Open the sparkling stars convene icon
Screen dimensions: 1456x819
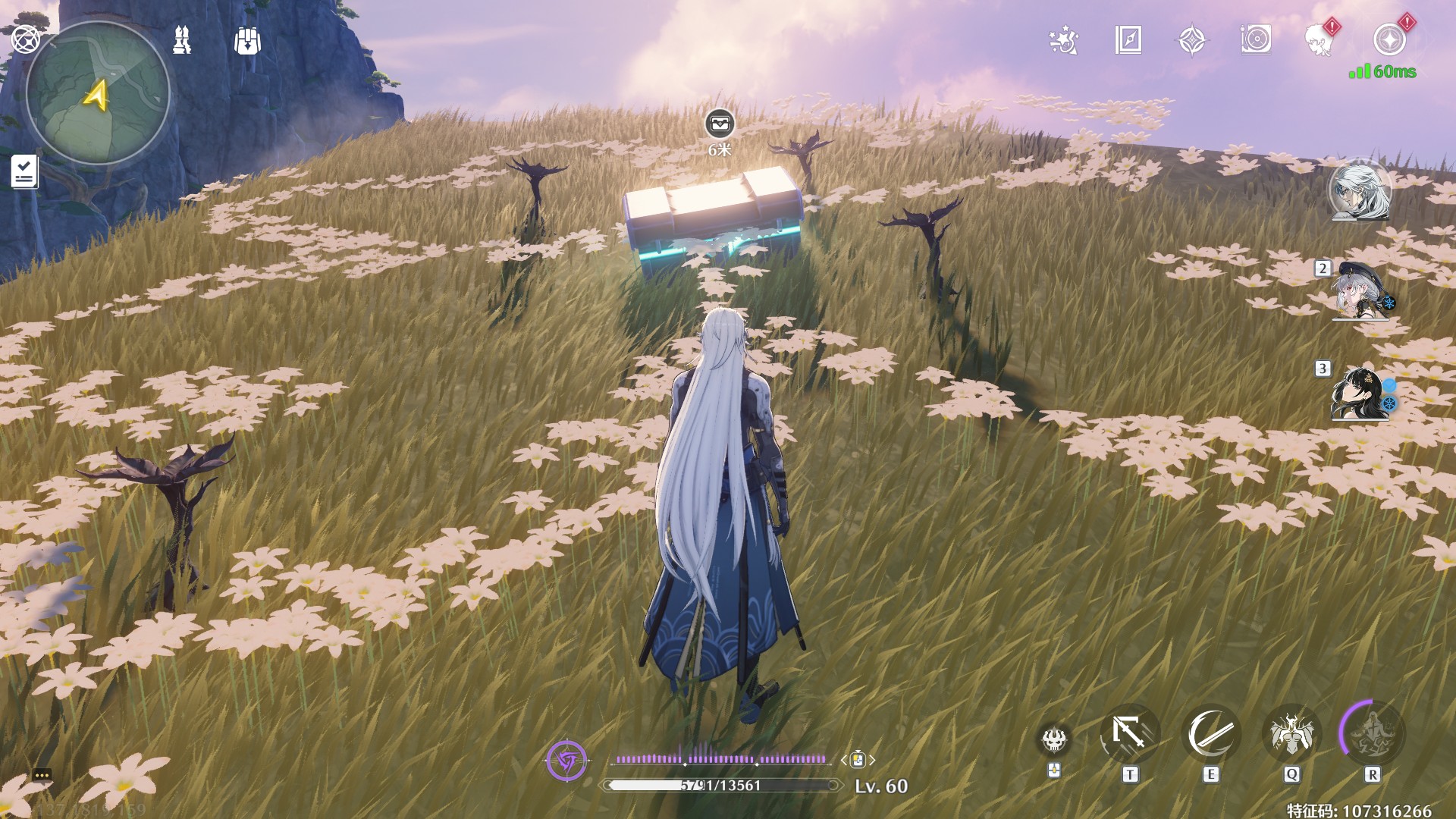[1064, 40]
